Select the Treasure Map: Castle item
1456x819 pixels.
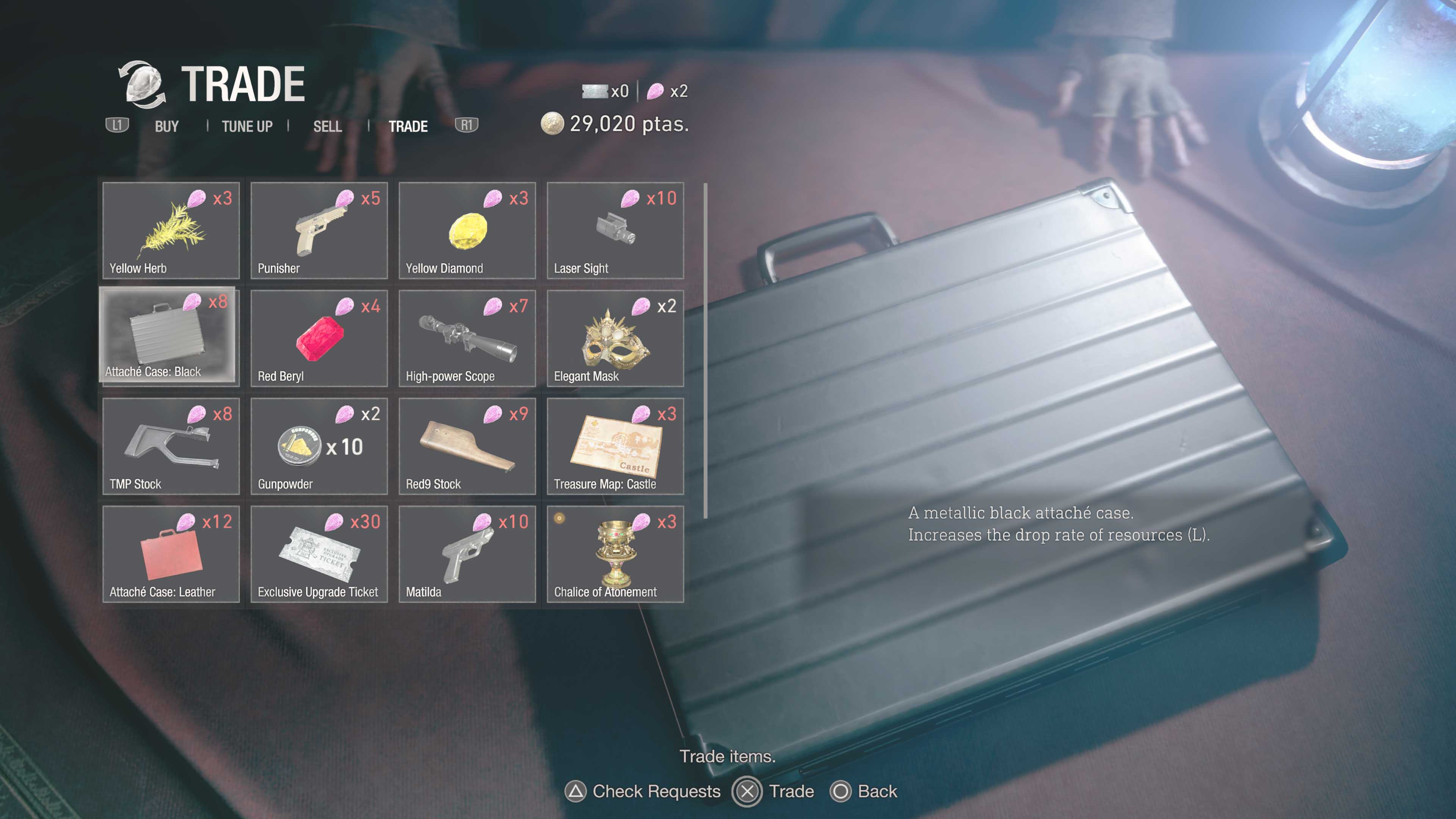pyautogui.click(x=615, y=446)
